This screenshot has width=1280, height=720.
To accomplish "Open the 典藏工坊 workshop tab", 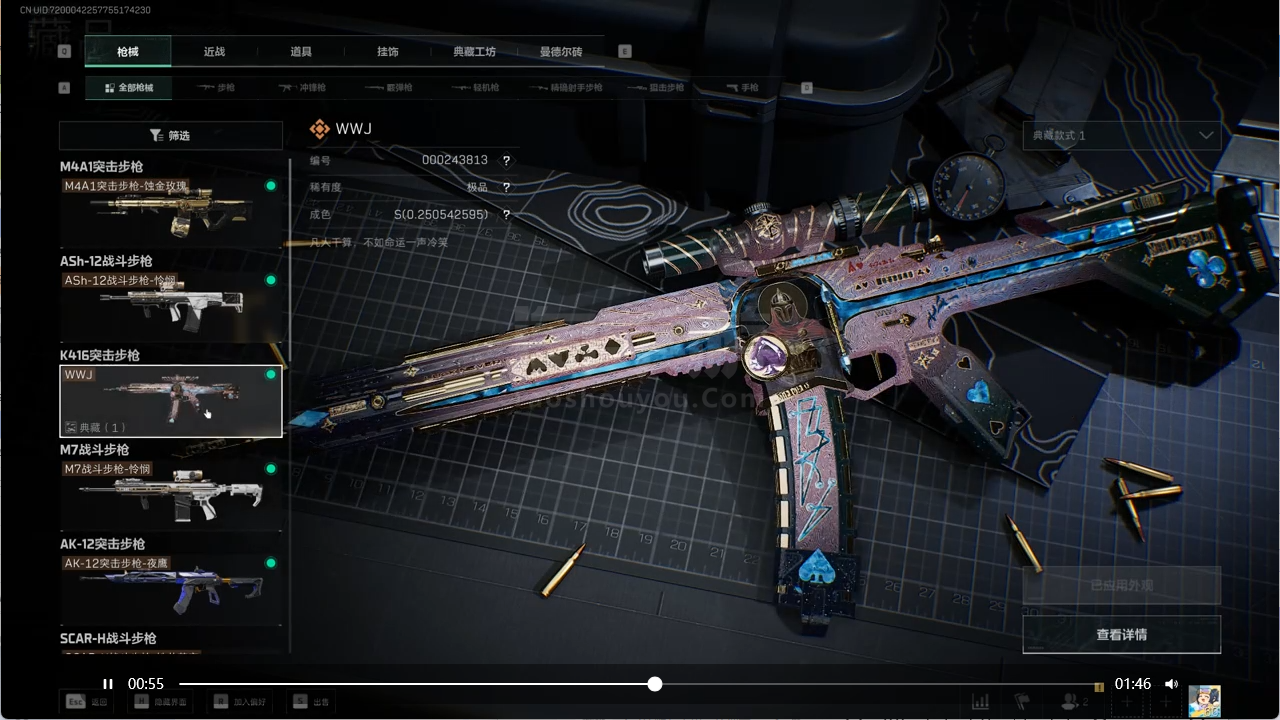I will 474,52.
